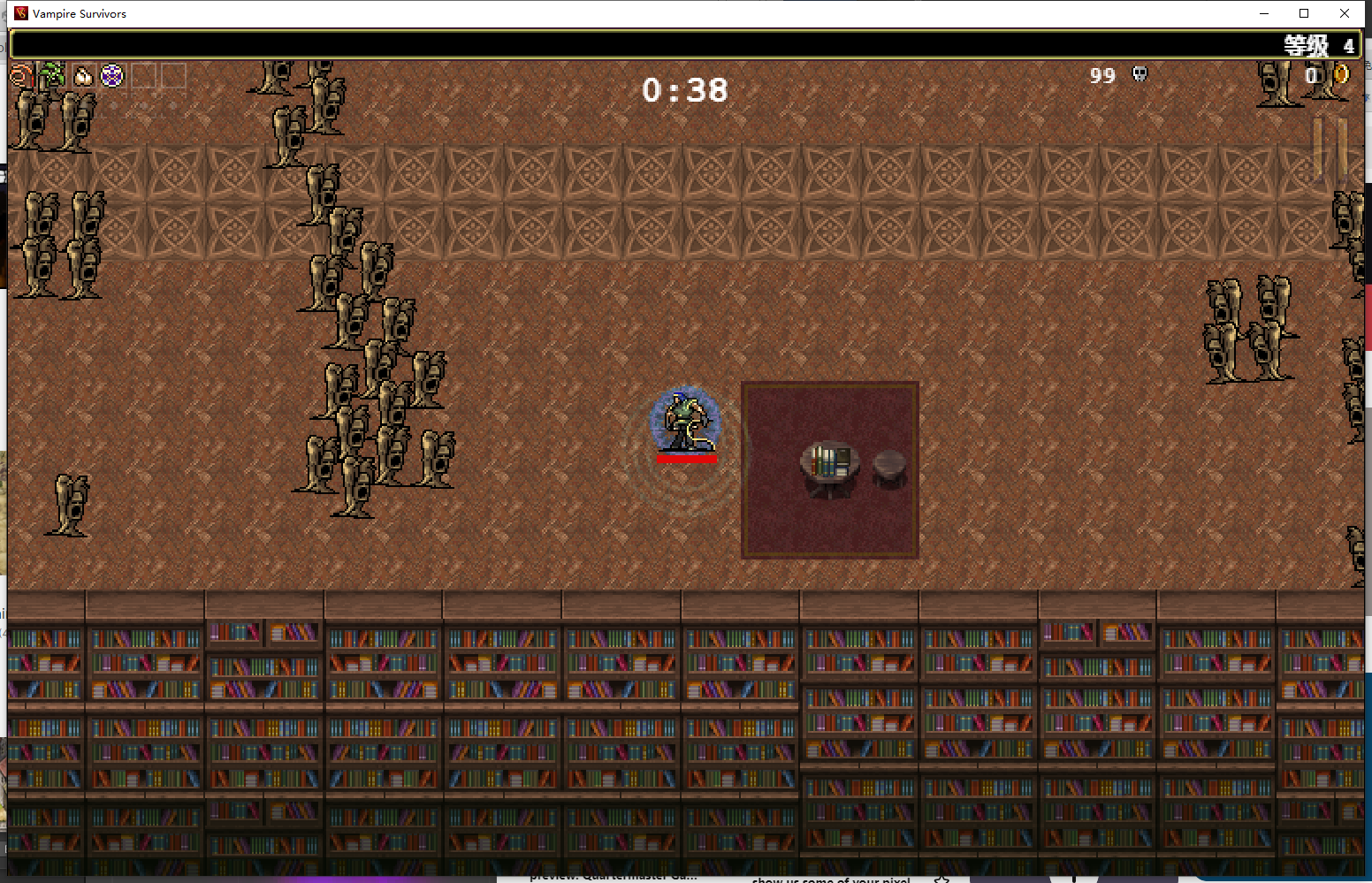Viewport: 1372px width, 883px height.
Task: Close the Vampire Survivors window
Action: click(x=1345, y=13)
